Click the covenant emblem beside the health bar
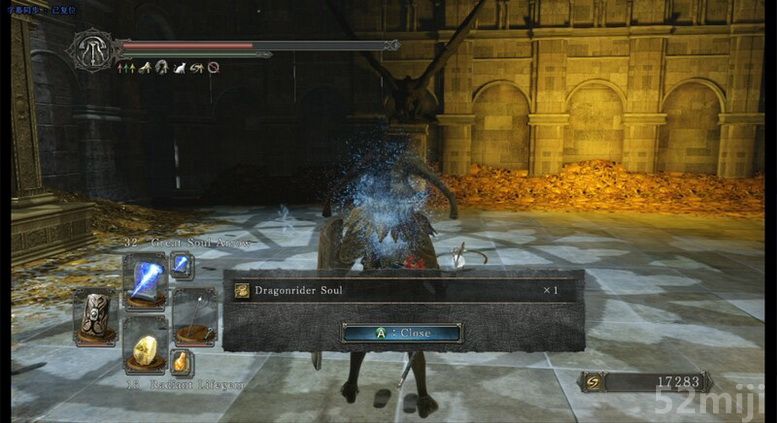Image resolution: width=777 pixels, height=423 pixels. tap(91, 48)
